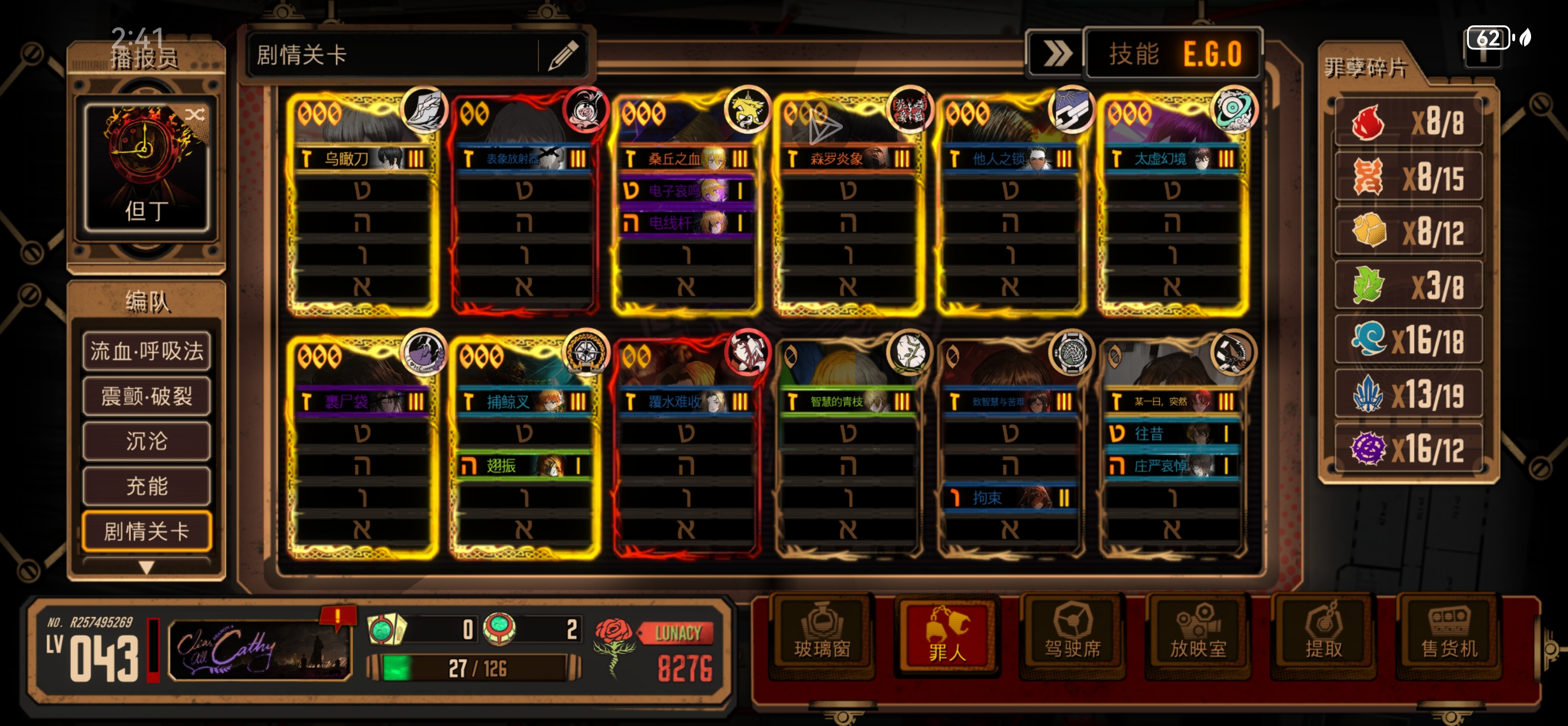Click the double-arrow toggle button
The width and height of the screenshot is (1568, 726).
(x=1057, y=54)
